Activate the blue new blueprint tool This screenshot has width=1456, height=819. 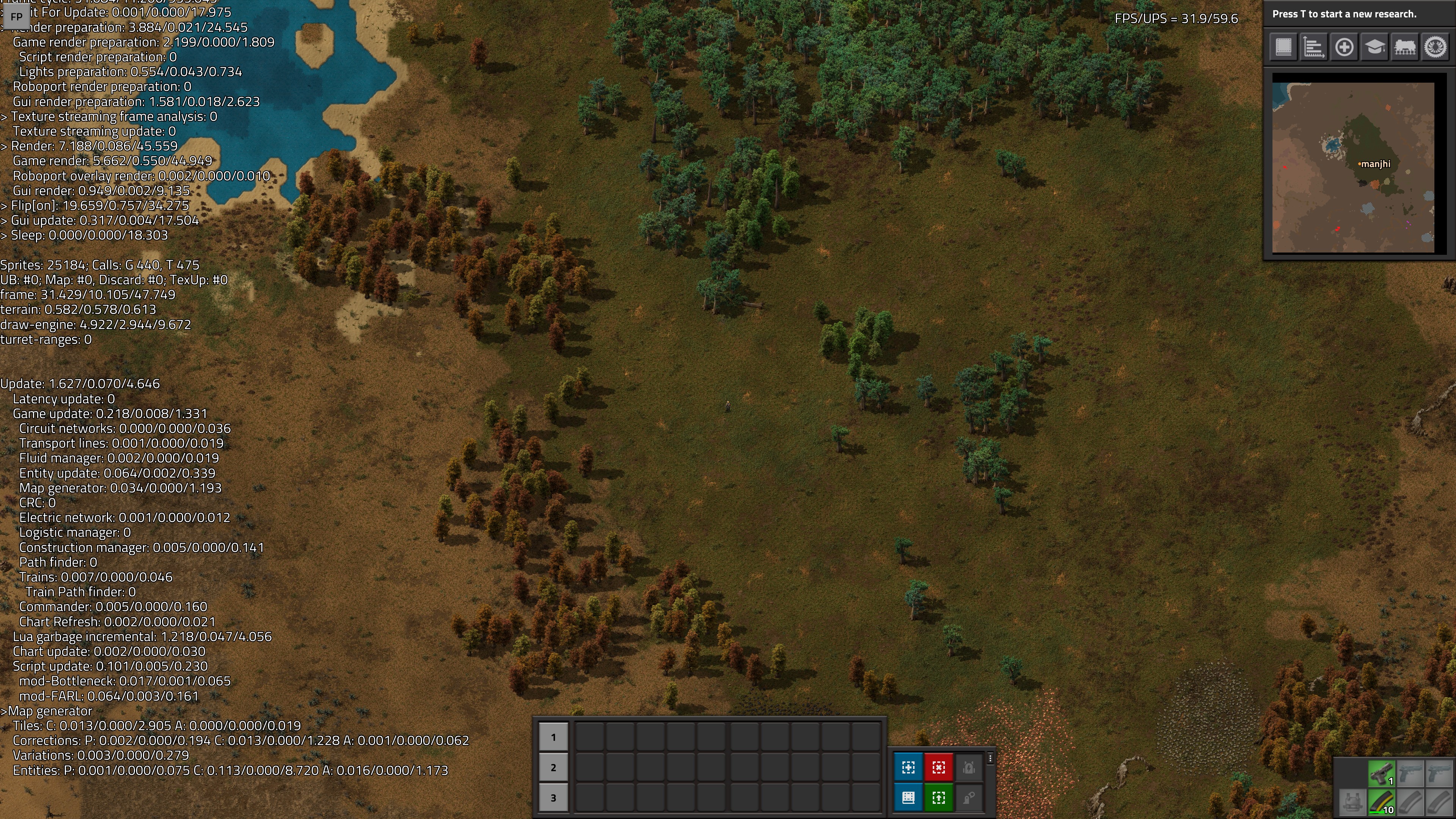(908, 767)
